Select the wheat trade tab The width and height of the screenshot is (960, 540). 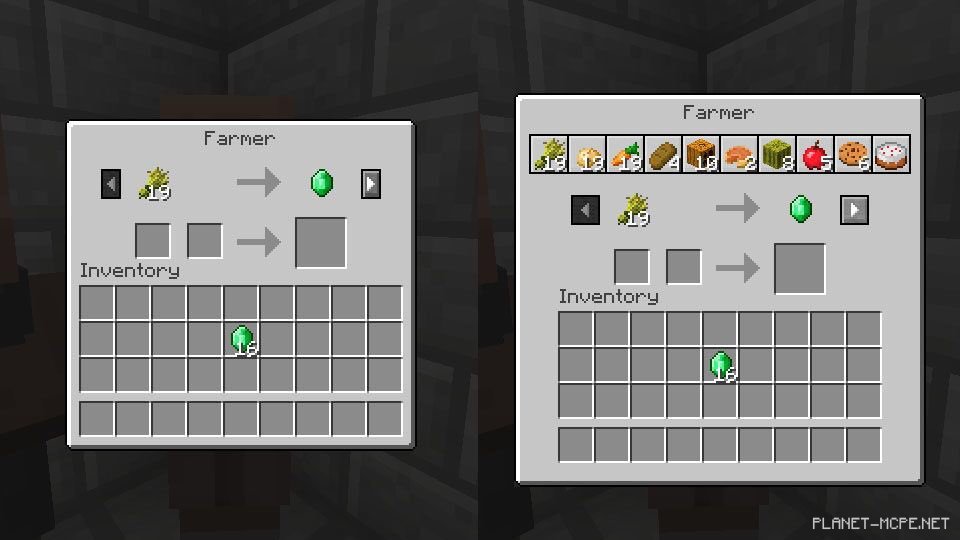coord(549,155)
